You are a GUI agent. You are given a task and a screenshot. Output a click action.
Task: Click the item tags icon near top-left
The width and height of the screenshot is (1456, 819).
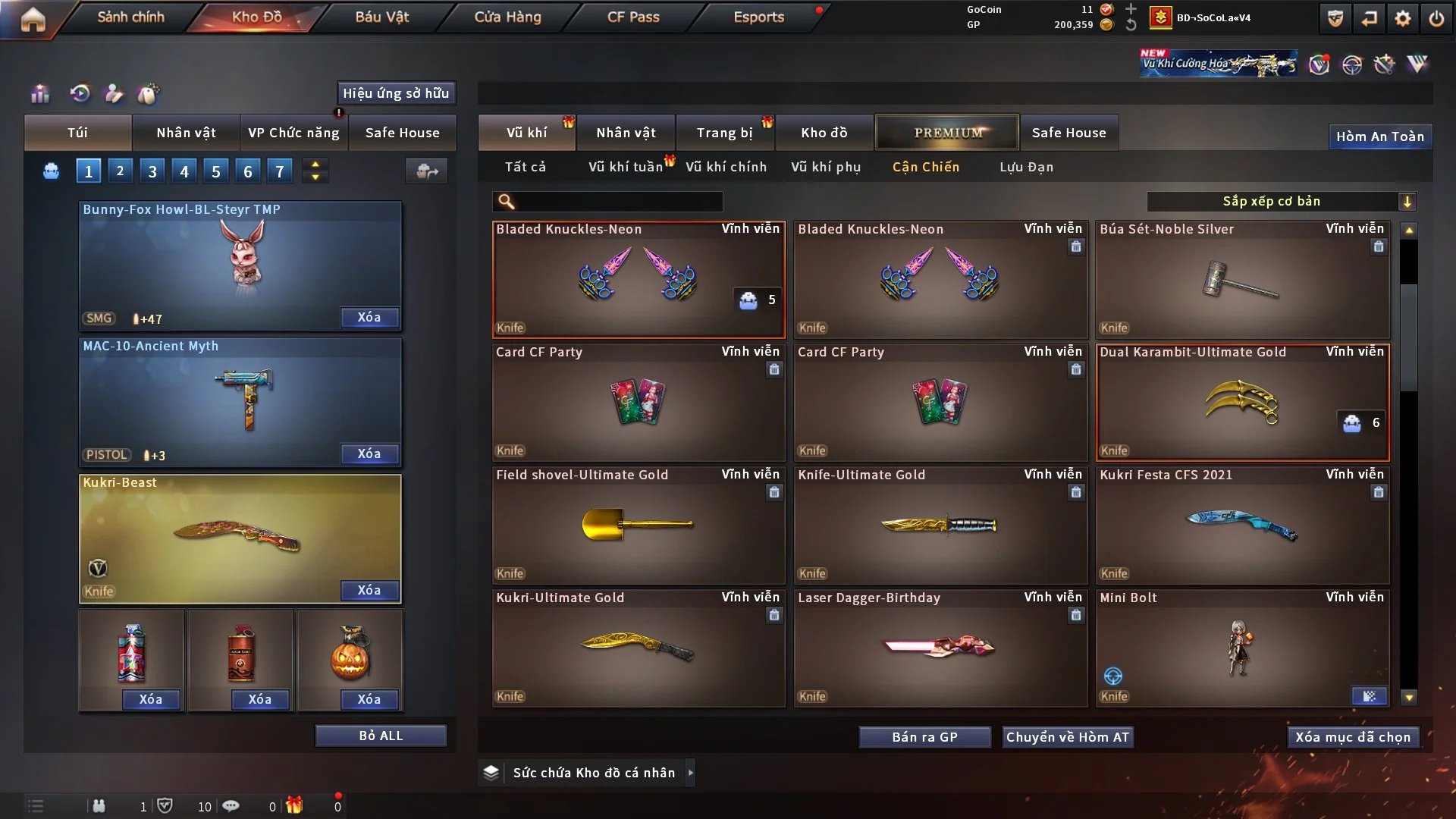click(149, 93)
